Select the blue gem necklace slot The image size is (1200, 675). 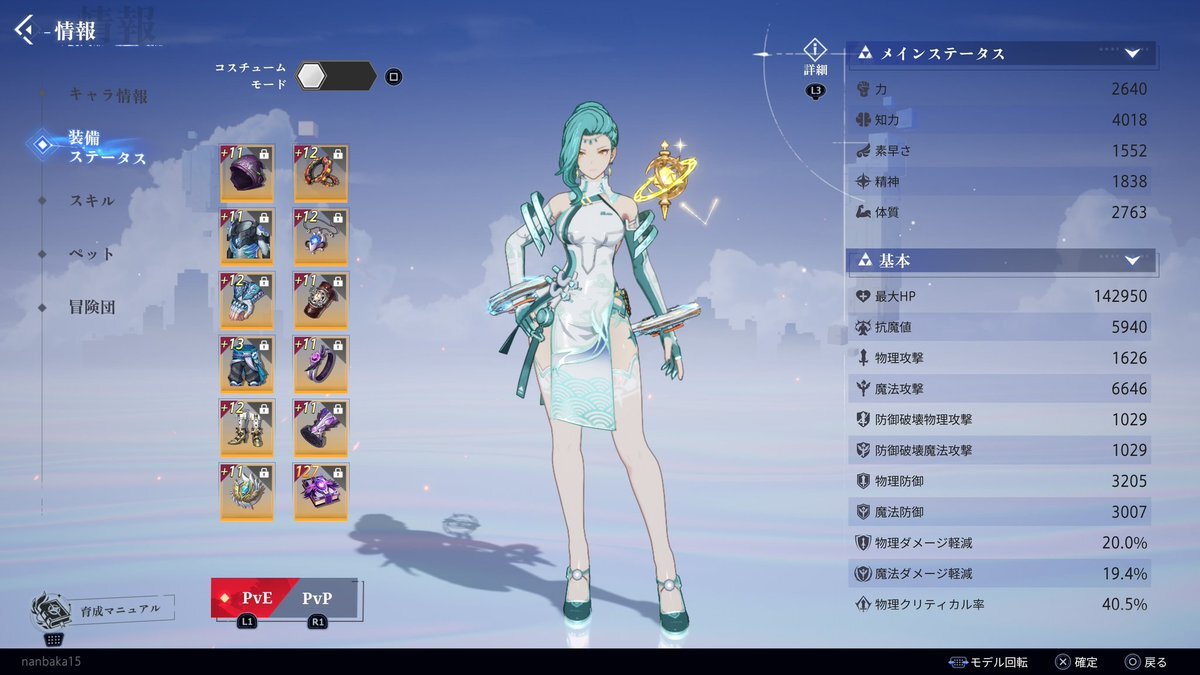point(320,236)
